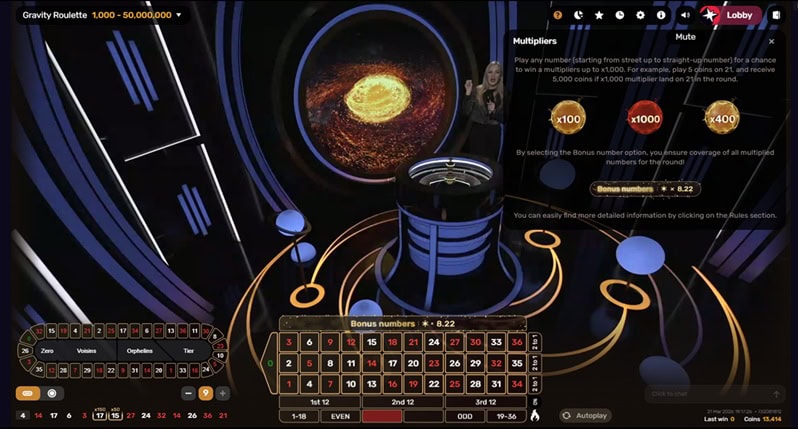Open the info circle icon
This screenshot has height=429, width=798.
pyautogui.click(x=661, y=15)
